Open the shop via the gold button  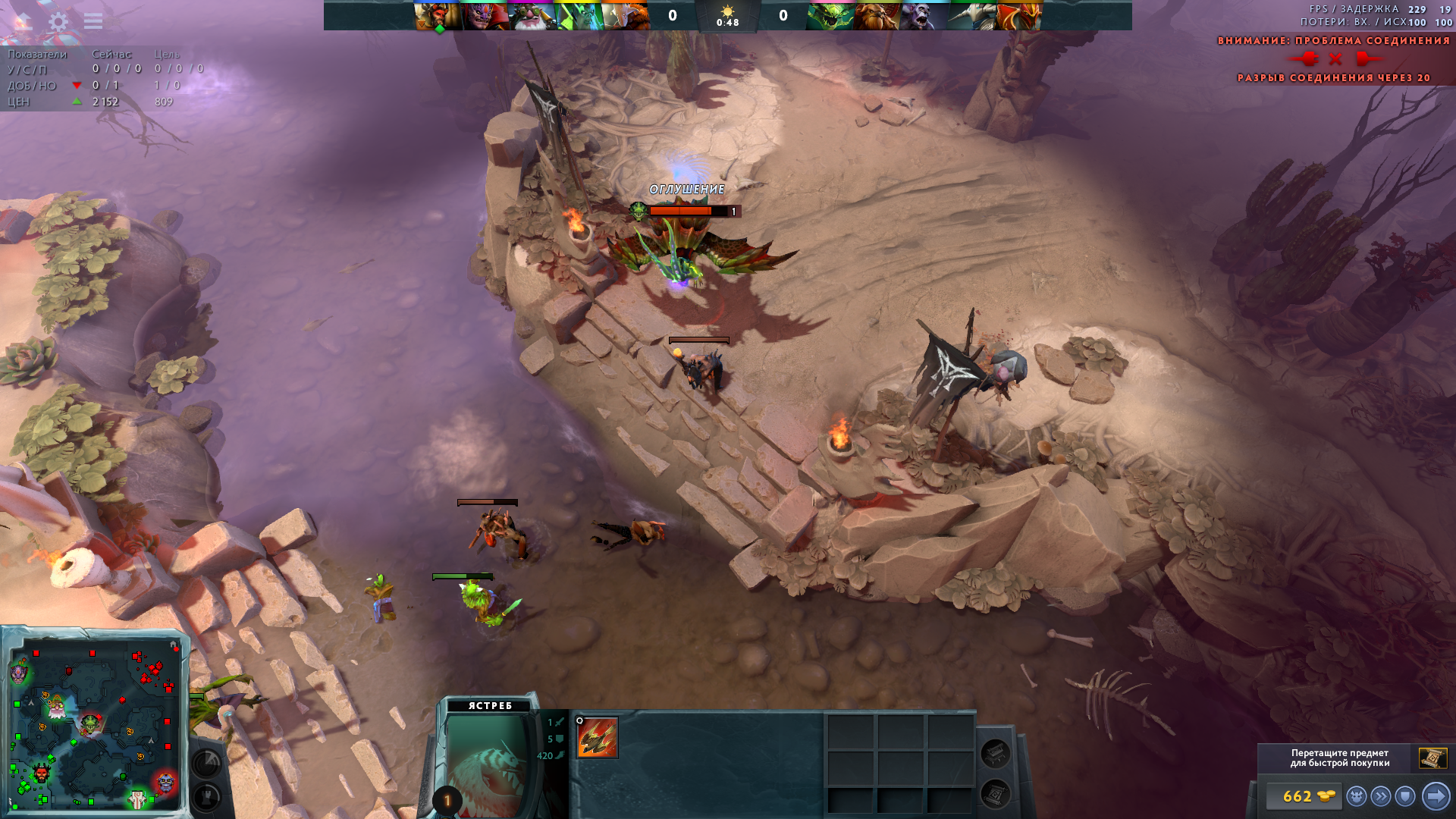coord(1303,796)
